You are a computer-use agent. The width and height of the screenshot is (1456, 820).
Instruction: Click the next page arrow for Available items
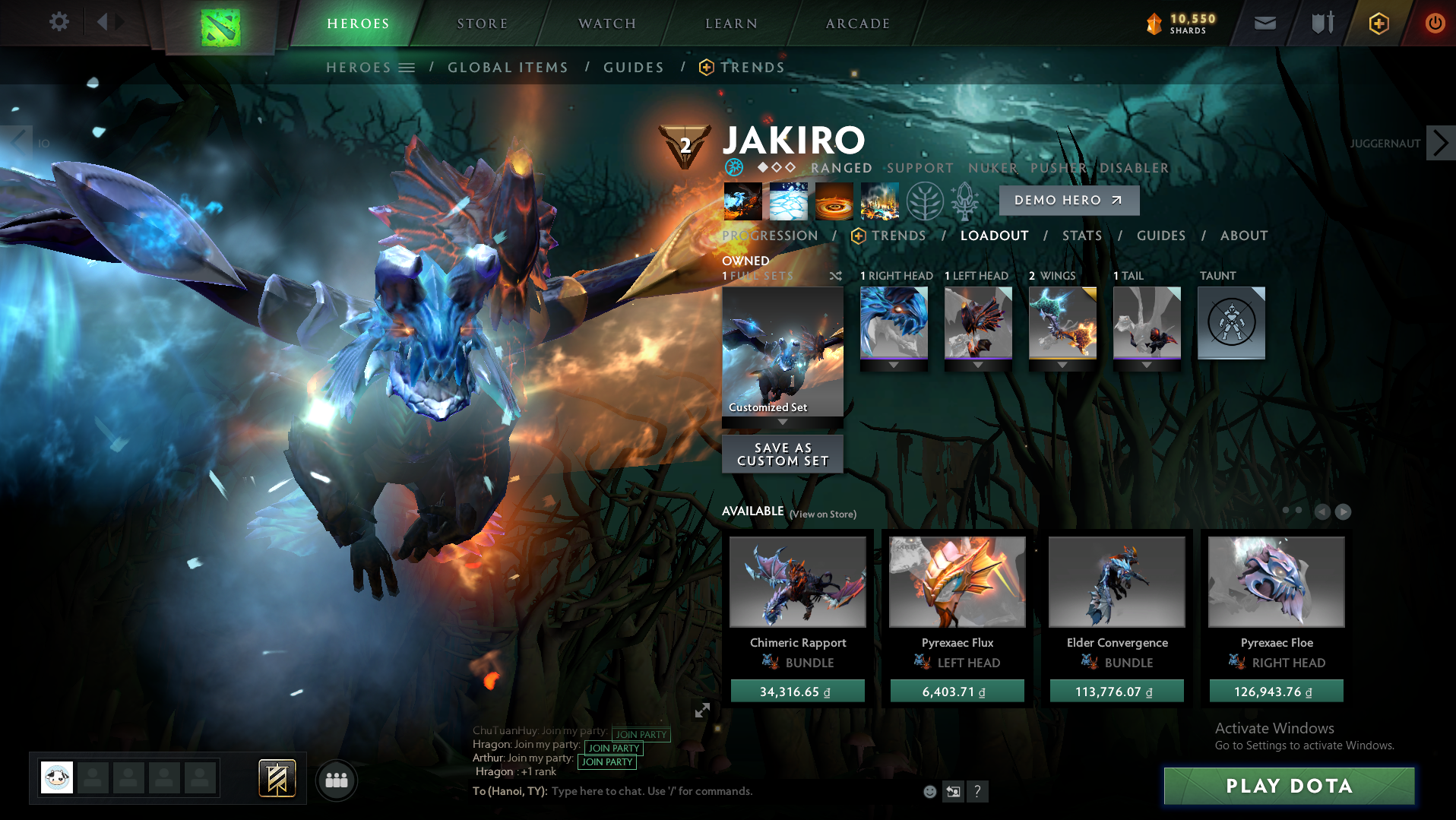tap(1344, 512)
